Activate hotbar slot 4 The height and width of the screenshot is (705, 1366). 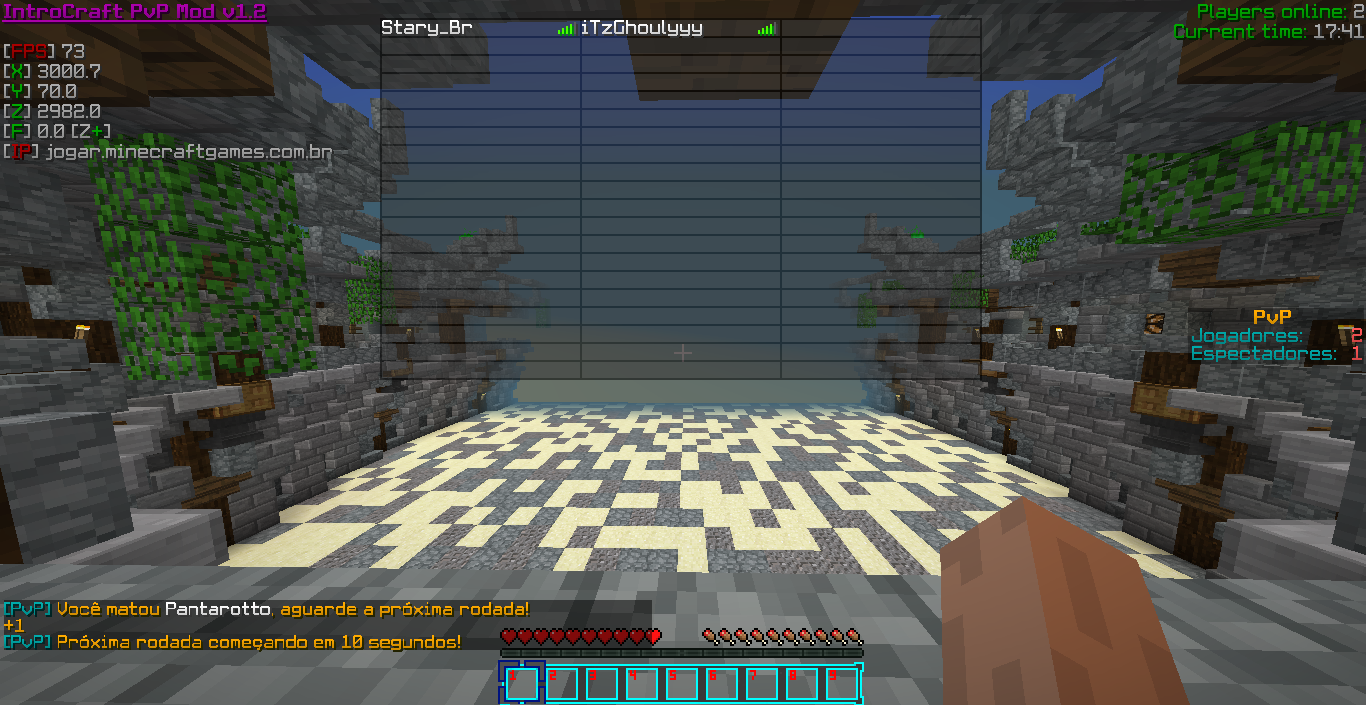(641, 684)
